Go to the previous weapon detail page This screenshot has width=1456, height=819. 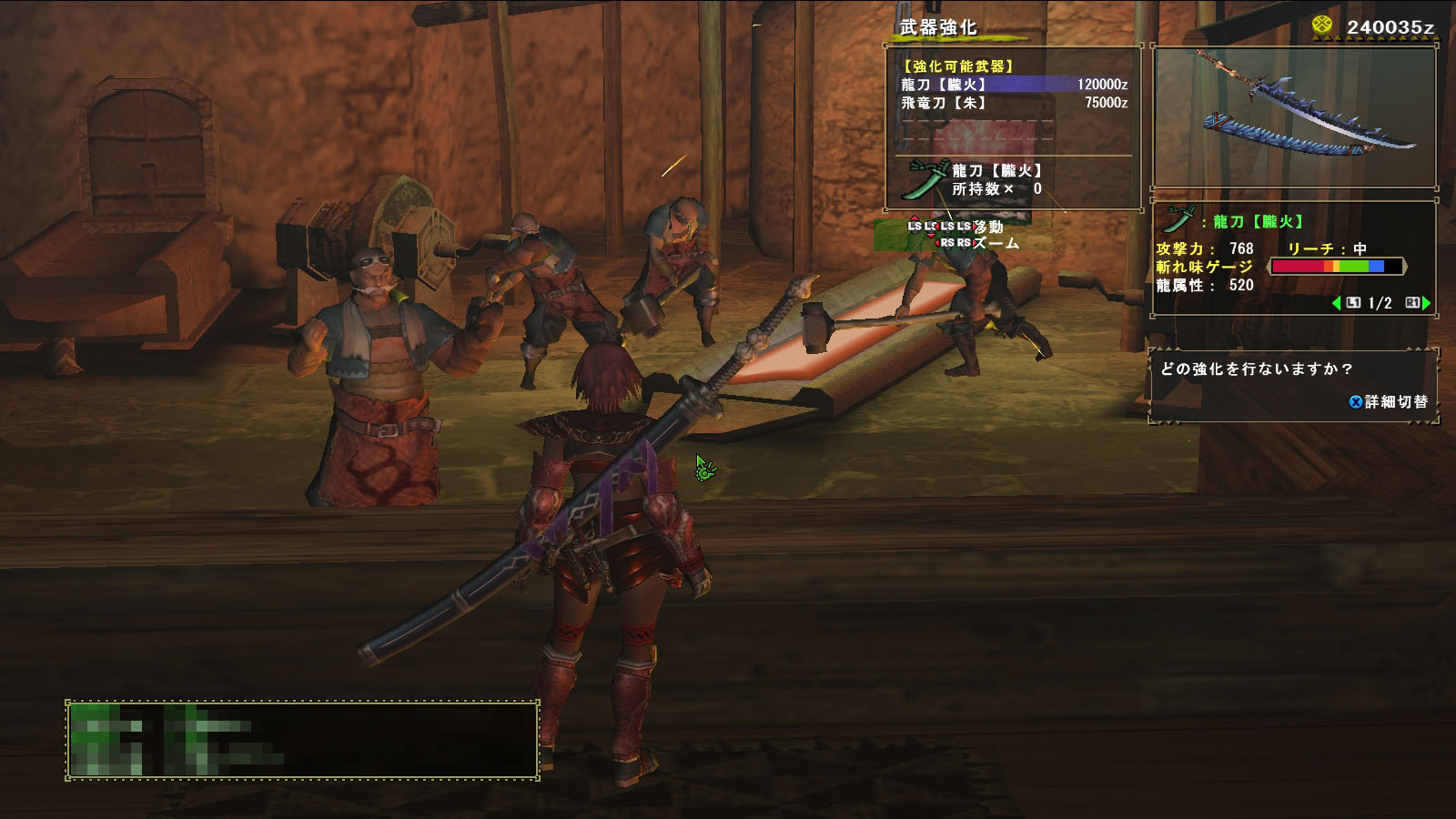tap(1336, 303)
